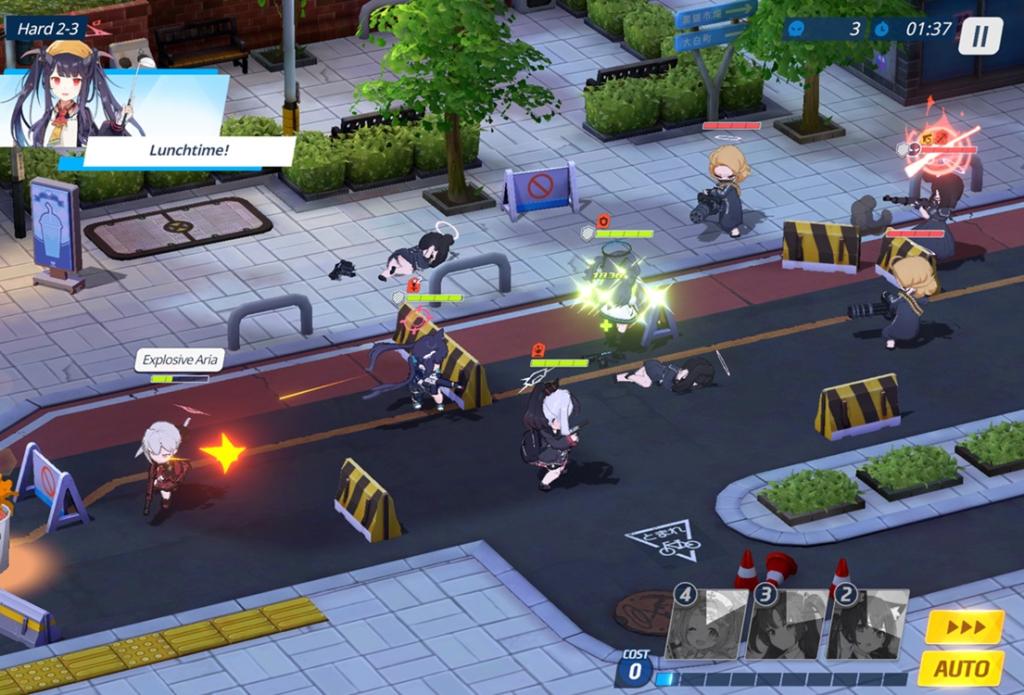Select the skill card costing 3
This screenshot has width=1024, height=695.
[788, 626]
